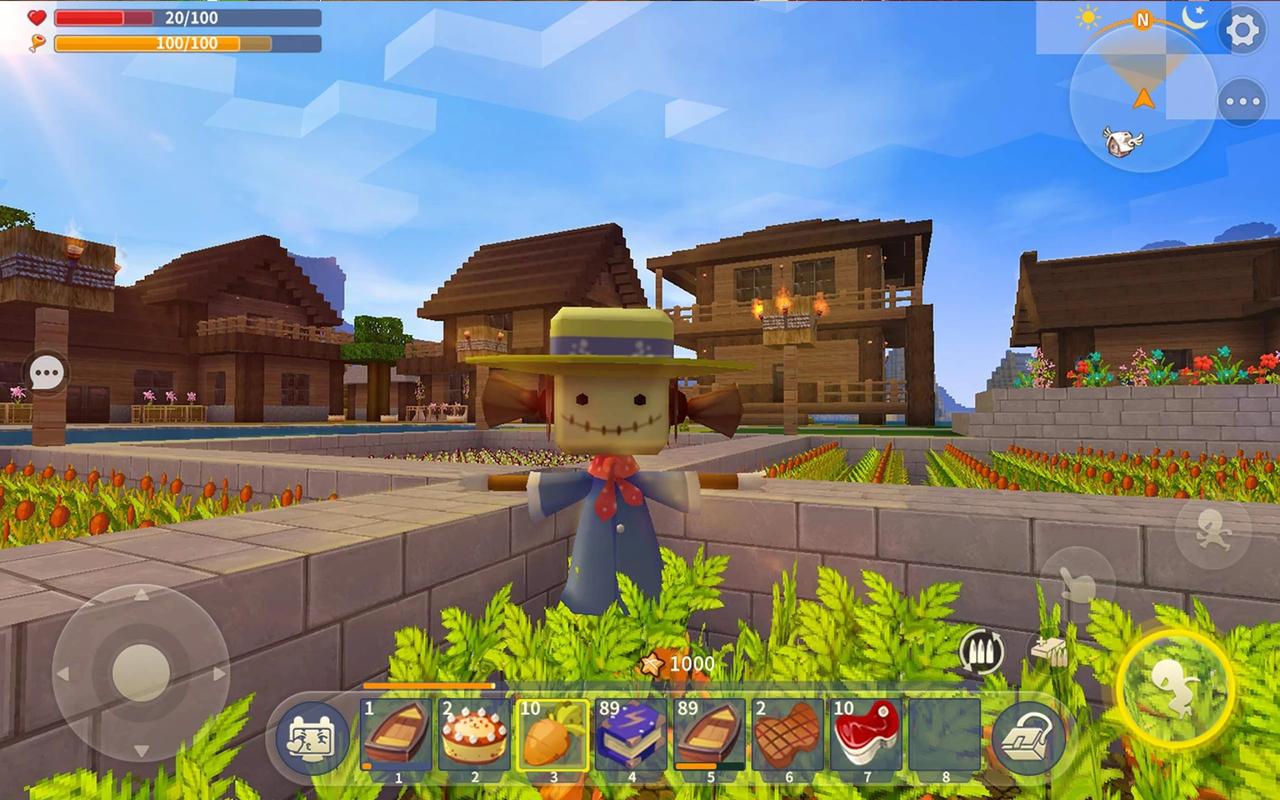Tap the yellow-ringed crouch button
The width and height of the screenshot is (1280, 800).
click(1175, 688)
